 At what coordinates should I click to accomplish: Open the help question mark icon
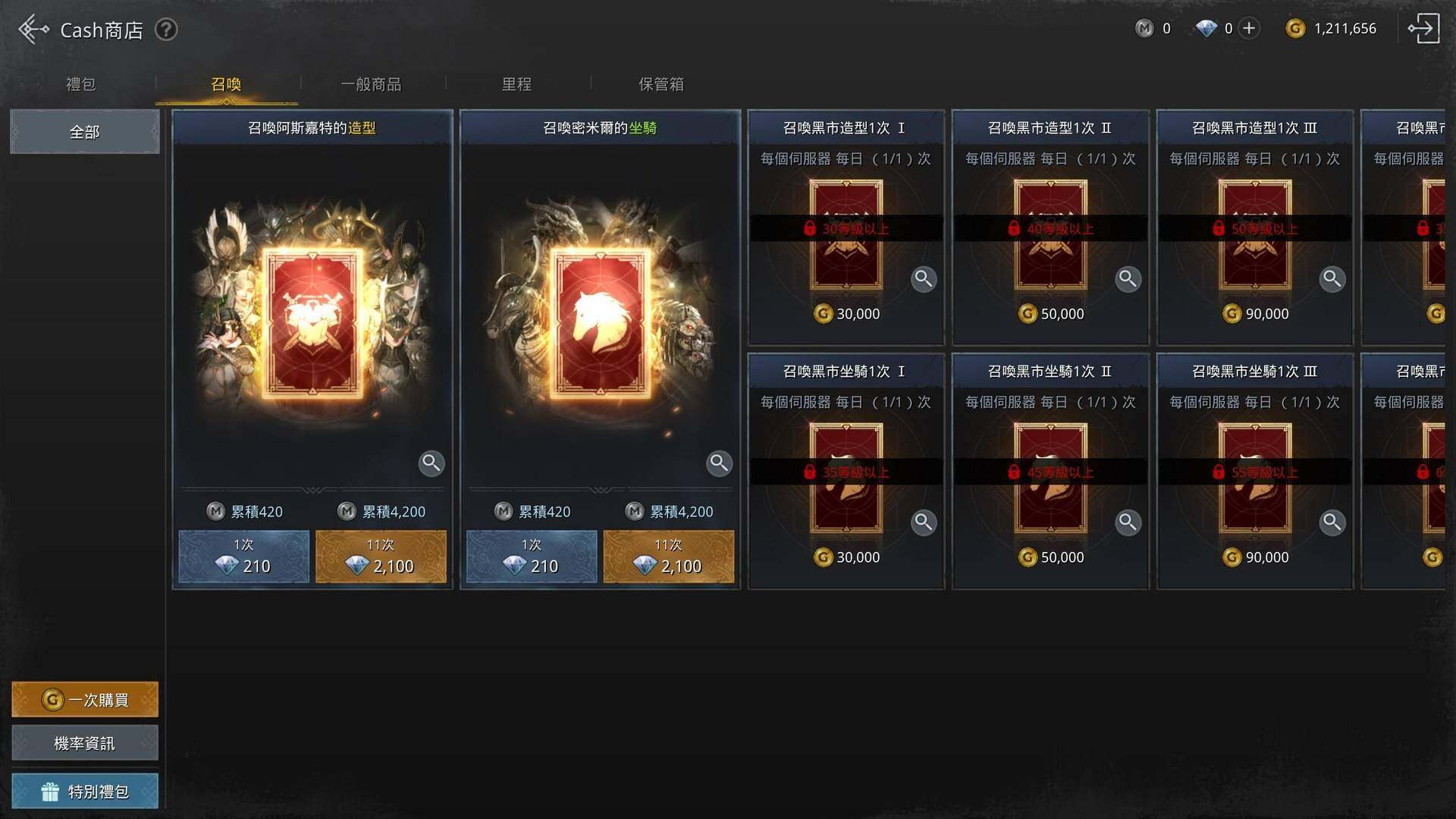166,30
